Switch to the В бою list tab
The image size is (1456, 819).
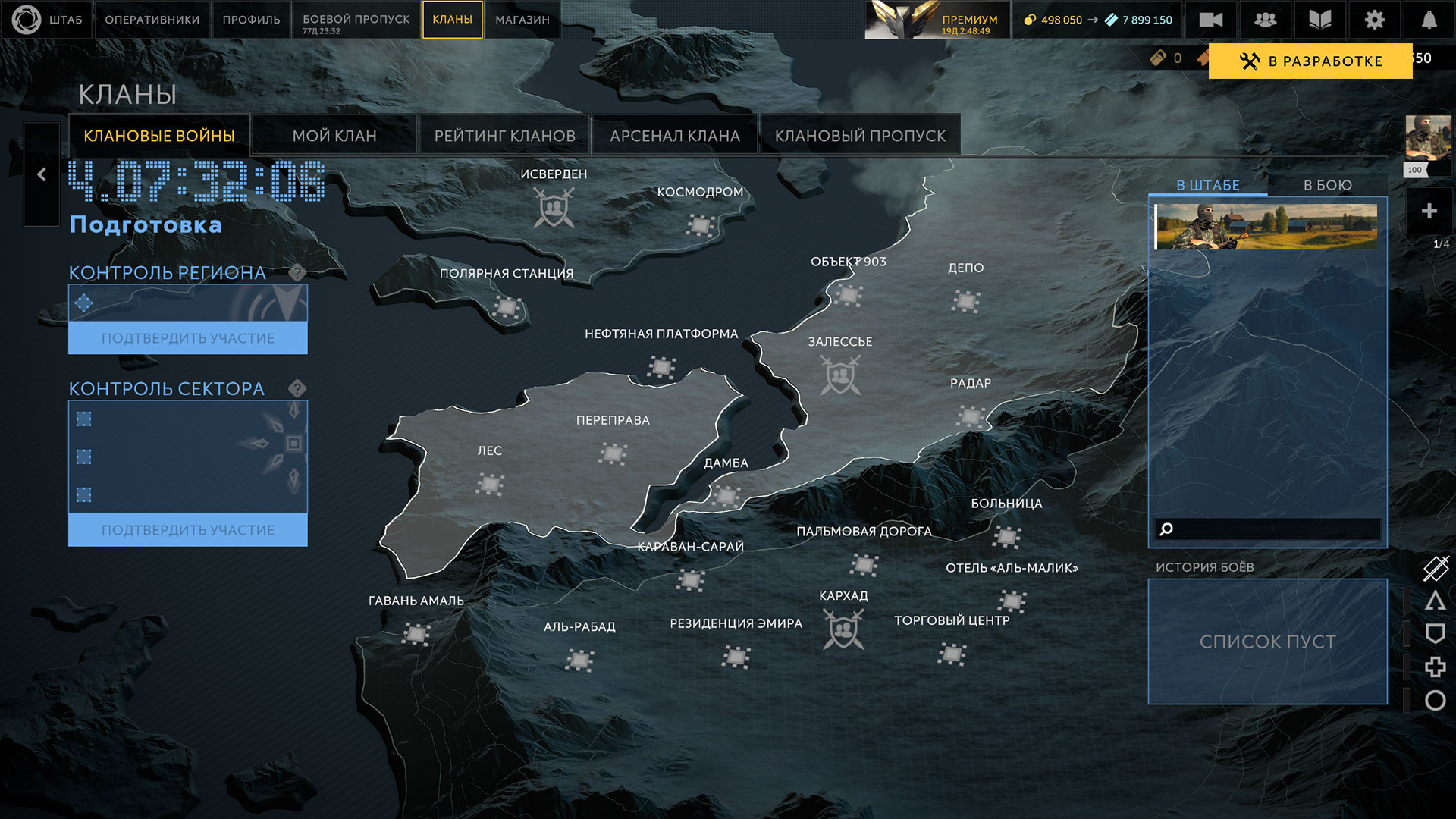coord(1327,185)
